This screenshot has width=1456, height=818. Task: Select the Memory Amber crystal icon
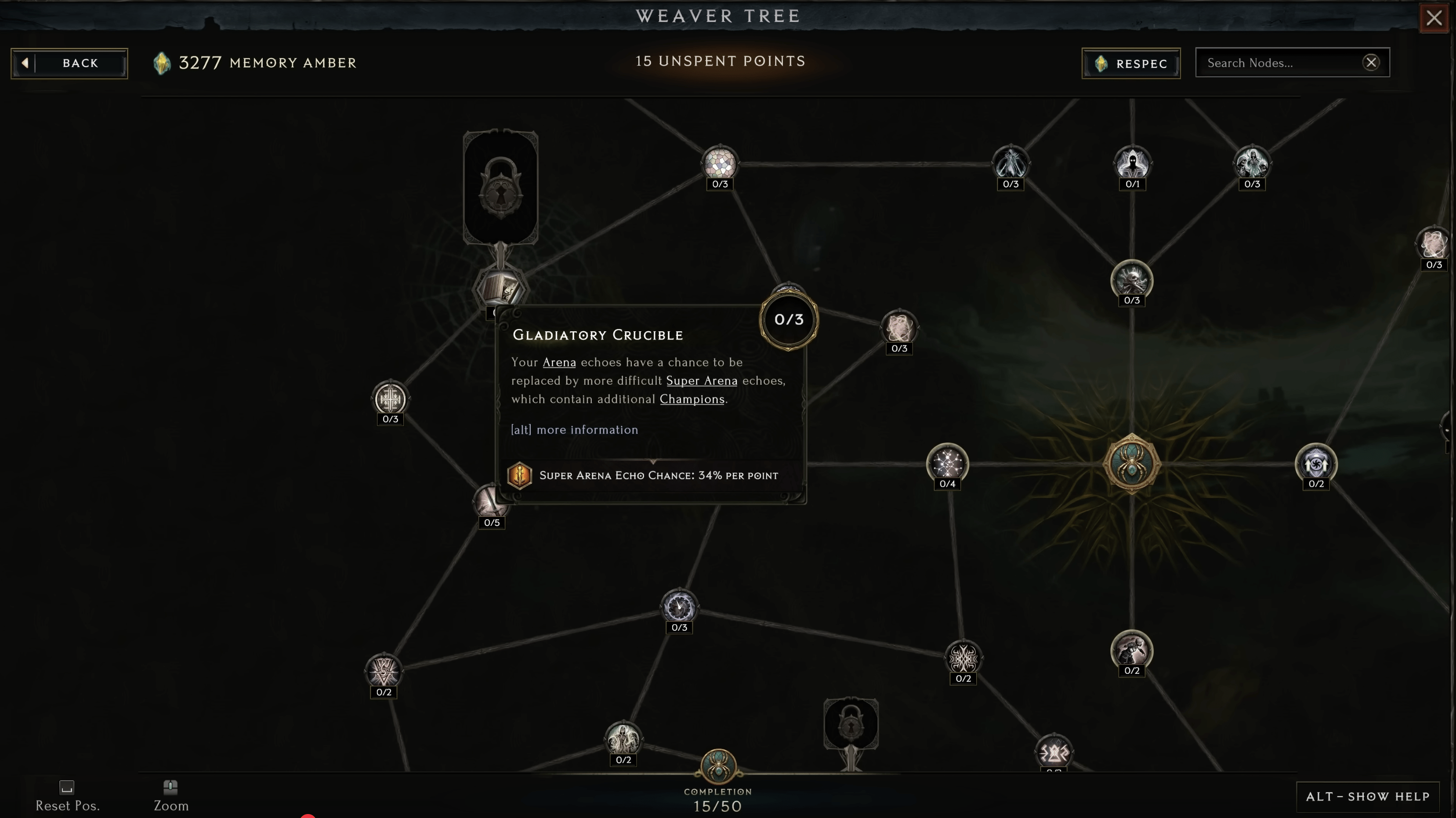point(163,63)
